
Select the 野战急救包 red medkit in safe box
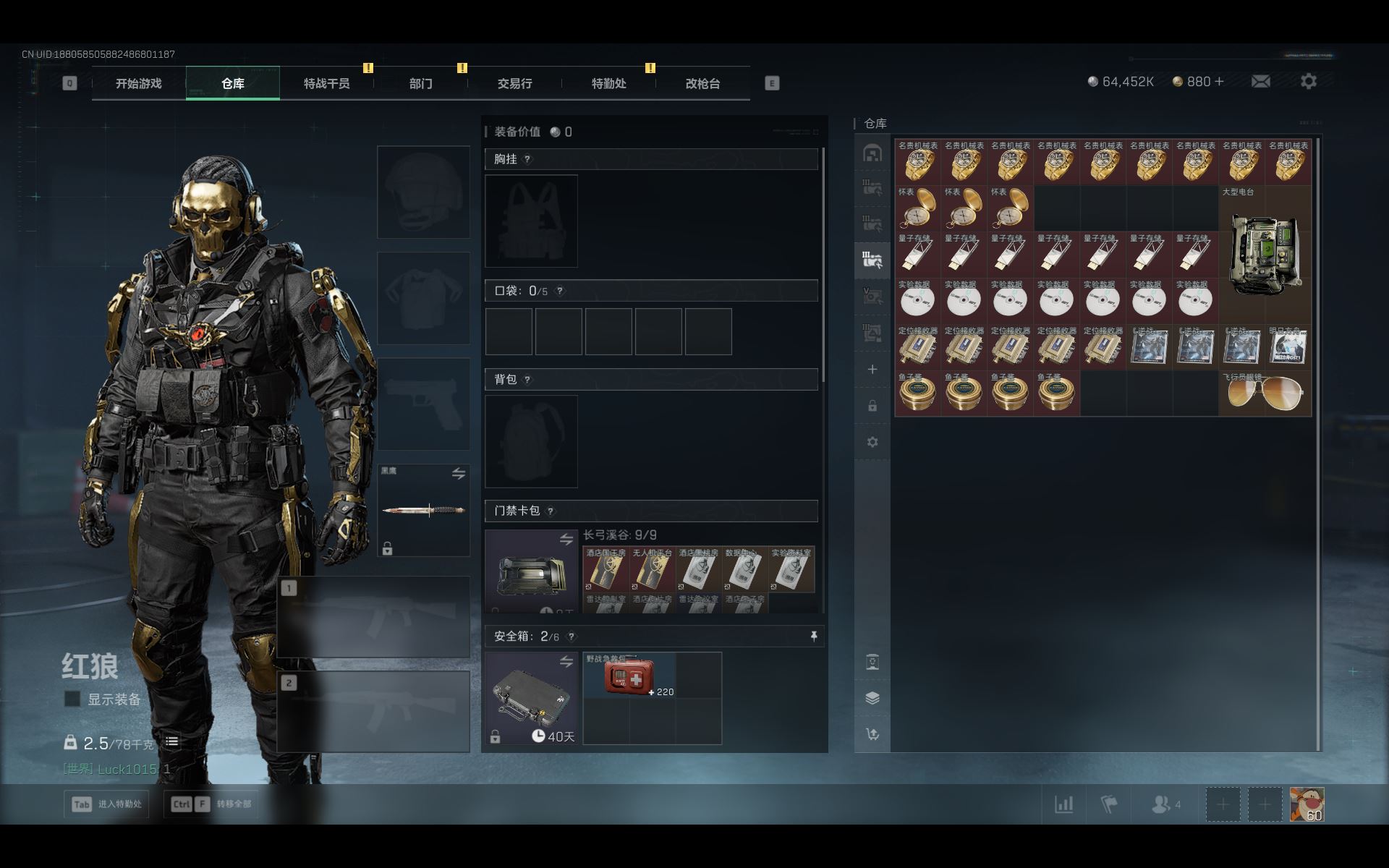[x=629, y=676]
